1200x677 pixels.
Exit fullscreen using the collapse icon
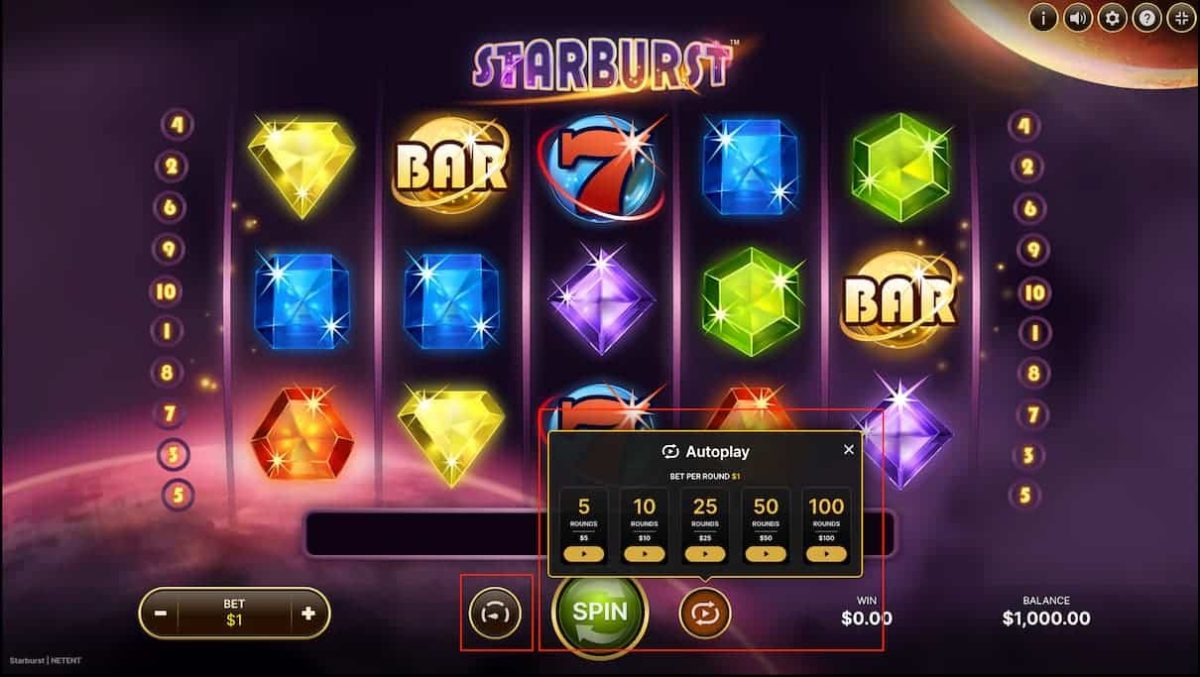[1181, 17]
